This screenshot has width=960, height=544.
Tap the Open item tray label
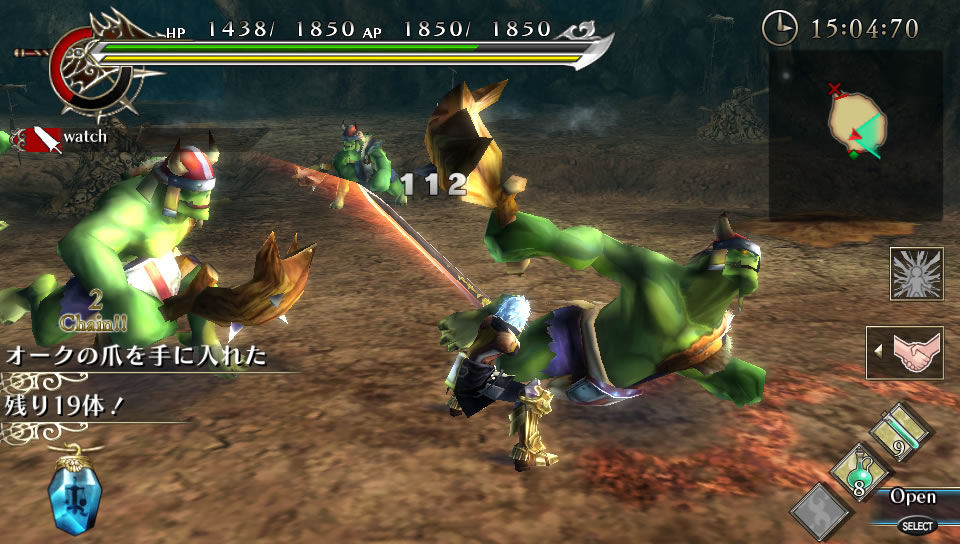(913, 497)
